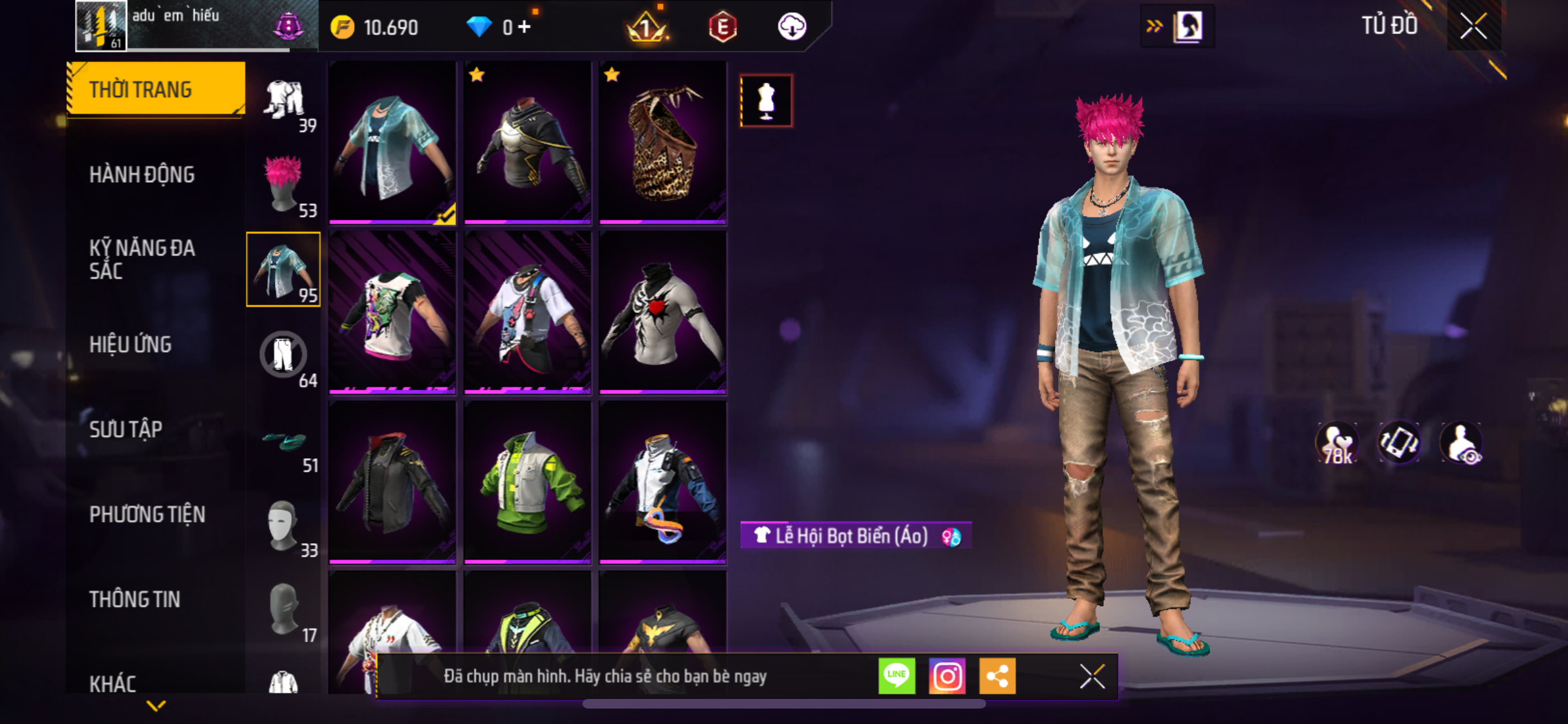Open the mannequin outfit preset button
The height and width of the screenshot is (724, 1568).
click(x=766, y=101)
